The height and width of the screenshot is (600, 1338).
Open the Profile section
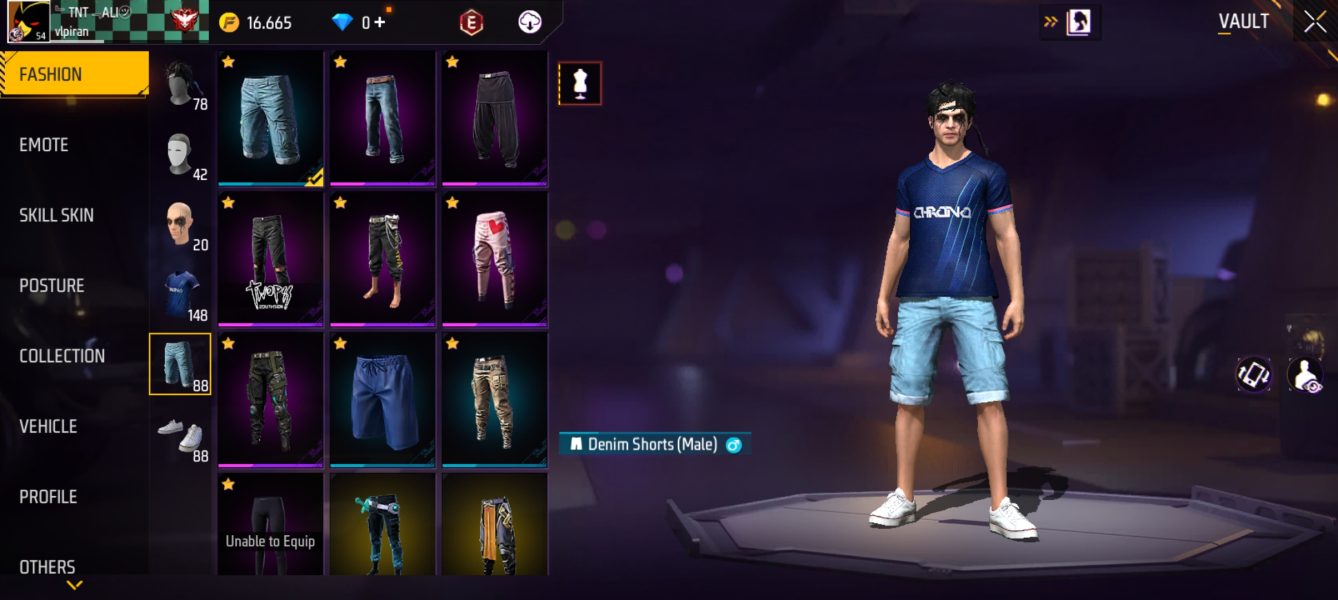click(x=48, y=497)
